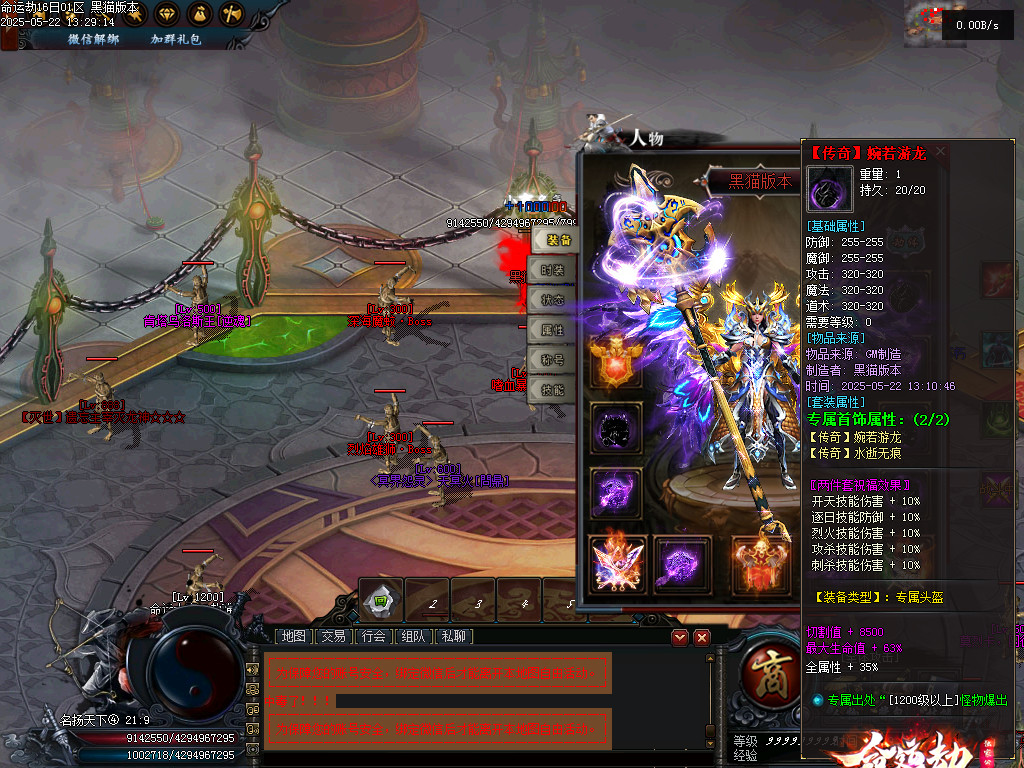Switch chat to the 地图 channel
Viewport: 1024px width, 768px height.
click(x=294, y=636)
